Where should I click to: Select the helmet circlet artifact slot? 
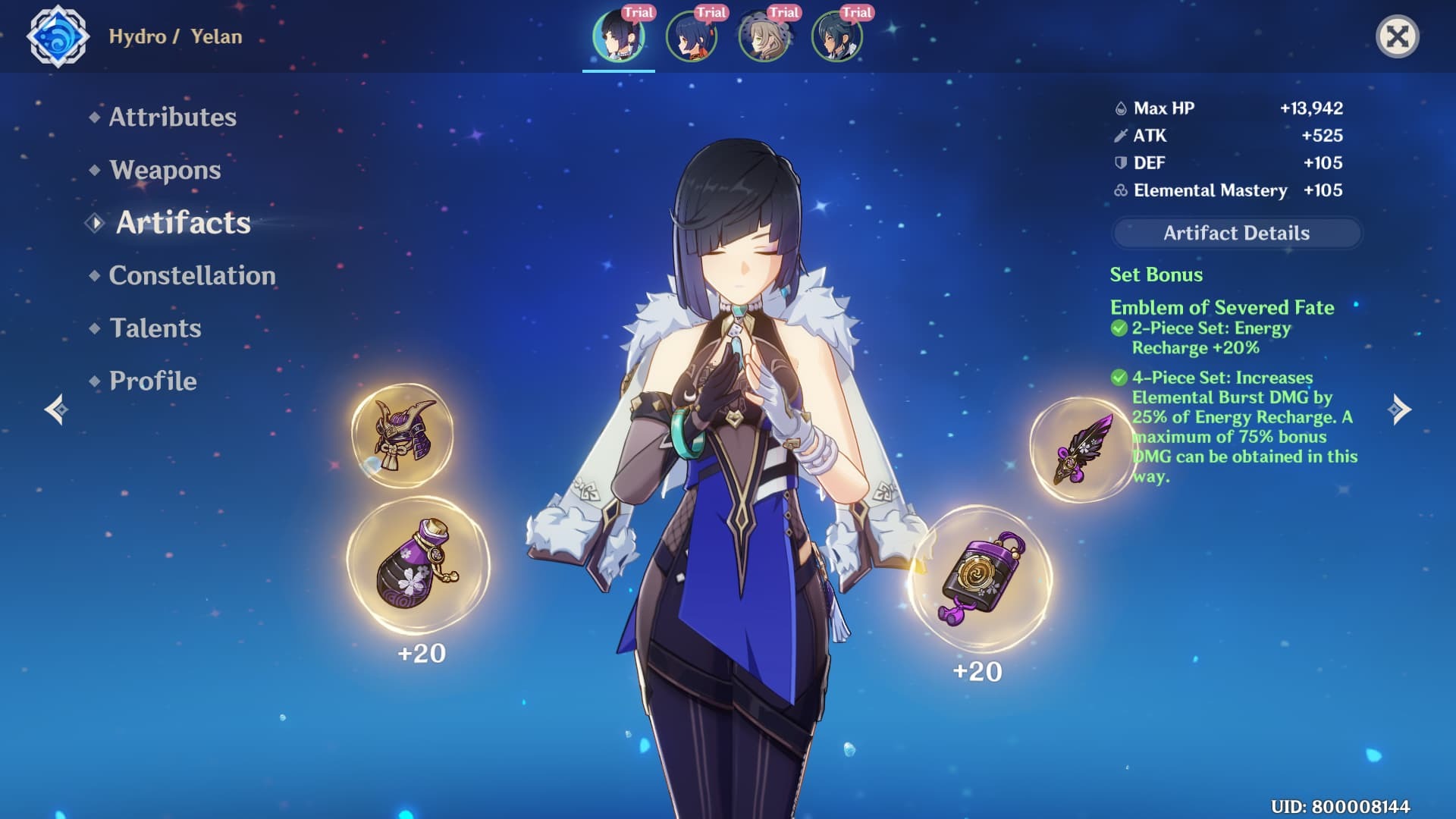point(402,435)
